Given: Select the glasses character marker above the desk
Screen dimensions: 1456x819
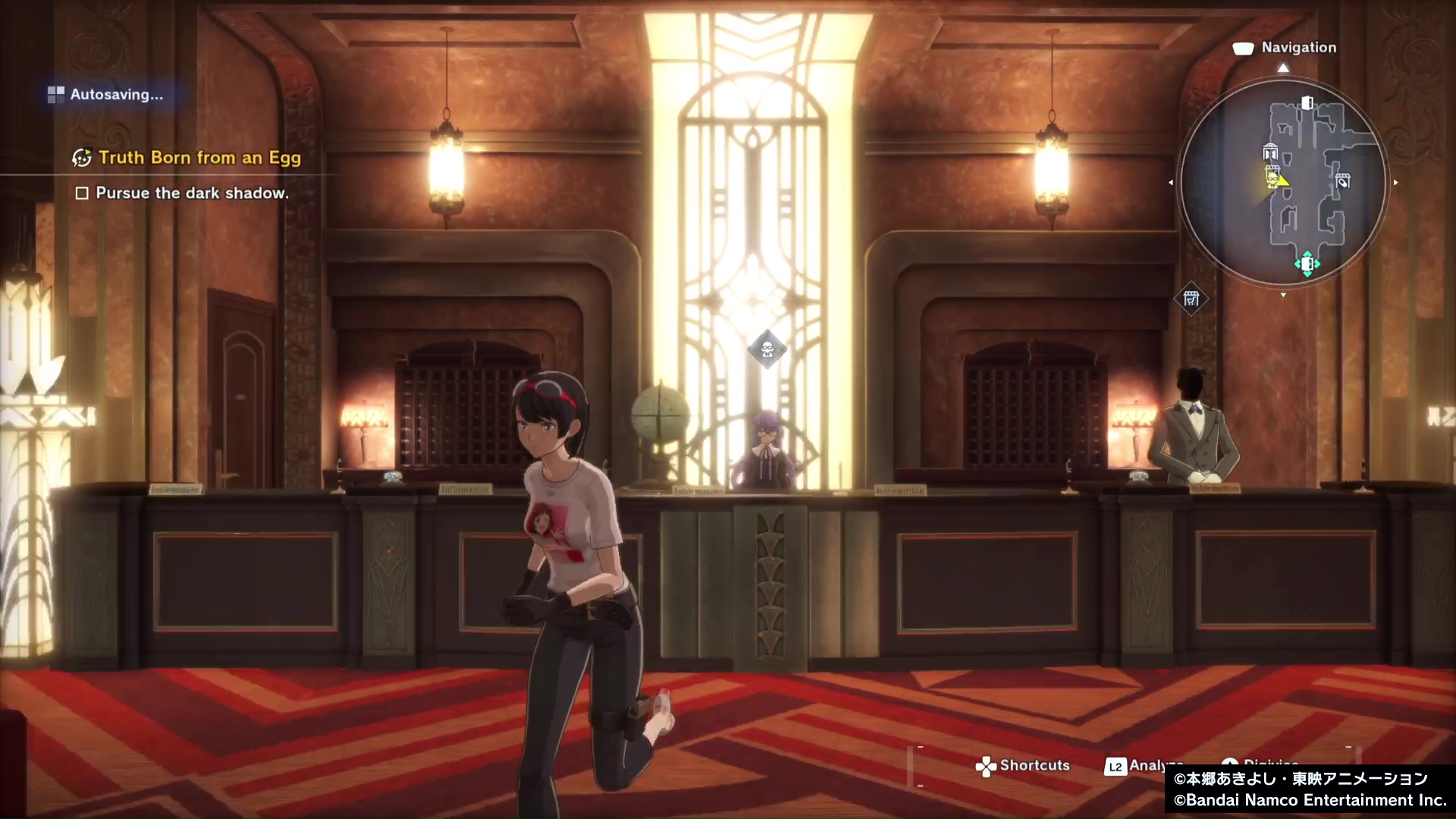Looking at the screenshot, I should (767, 350).
